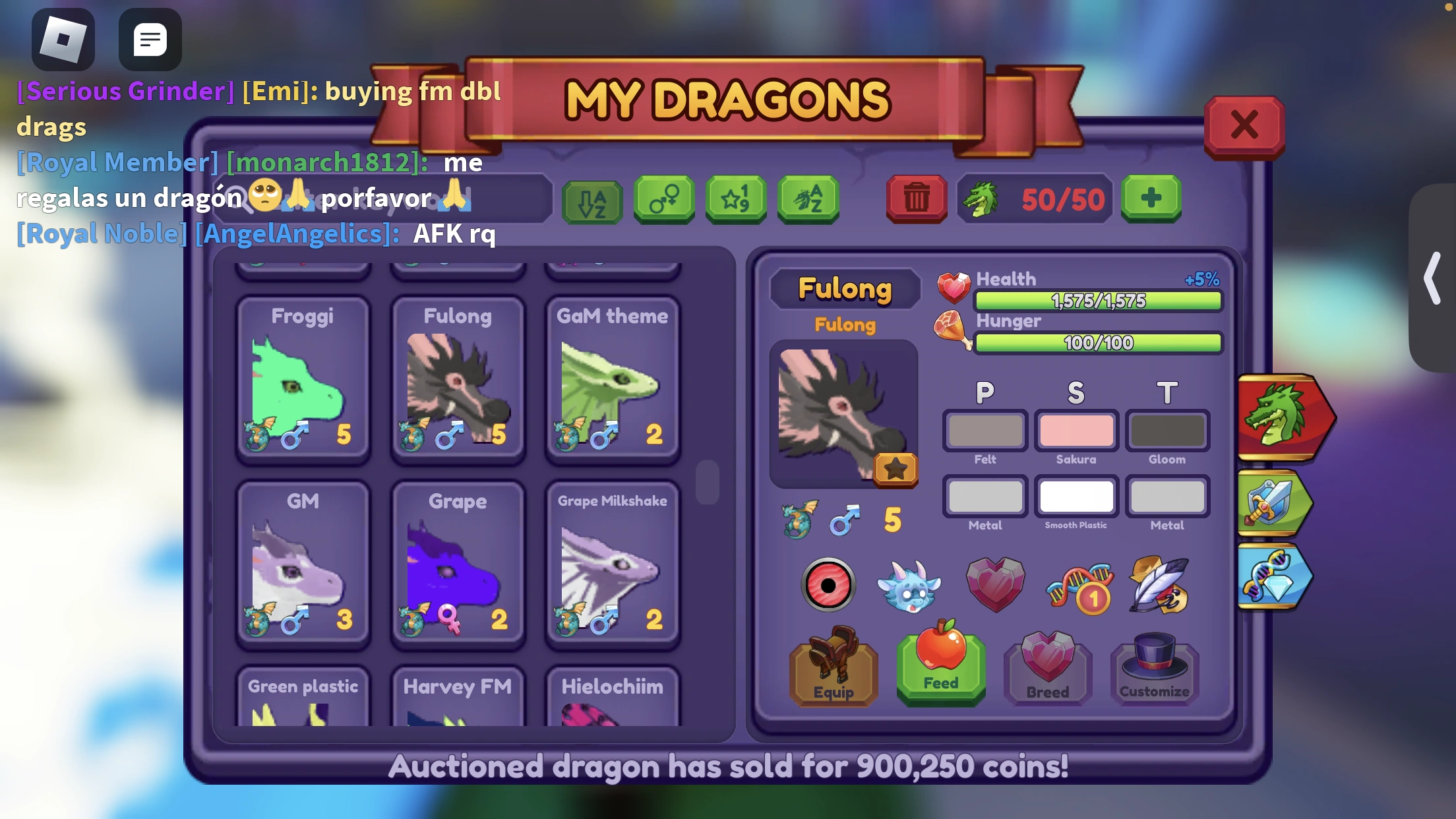Click the blue baby dragon icon
The image size is (1456, 819).
click(911, 585)
